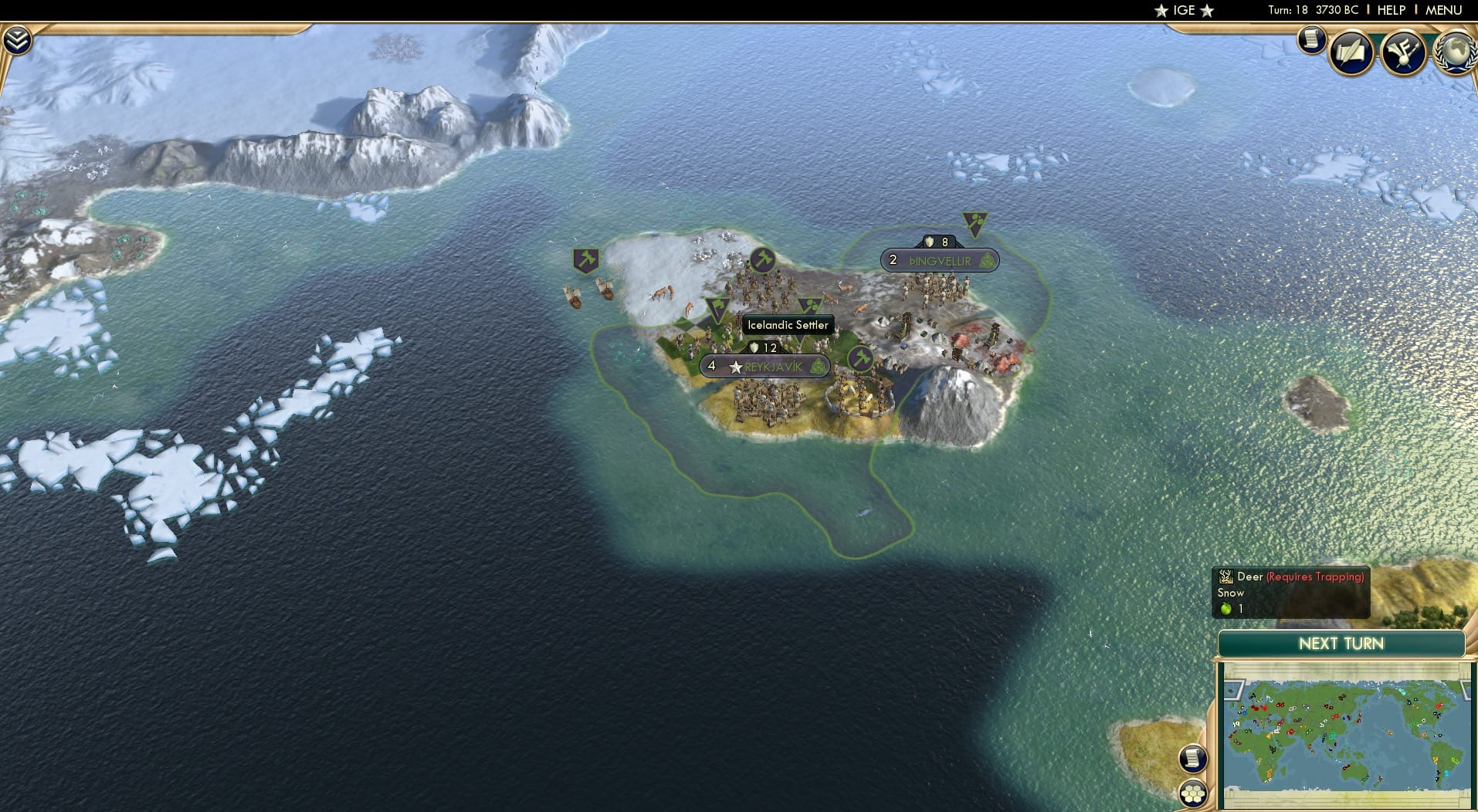The height and width of the screenshot is (812, 1478).
Task: Open HELP from the top bar
Action: click(x=1390, y=10)
